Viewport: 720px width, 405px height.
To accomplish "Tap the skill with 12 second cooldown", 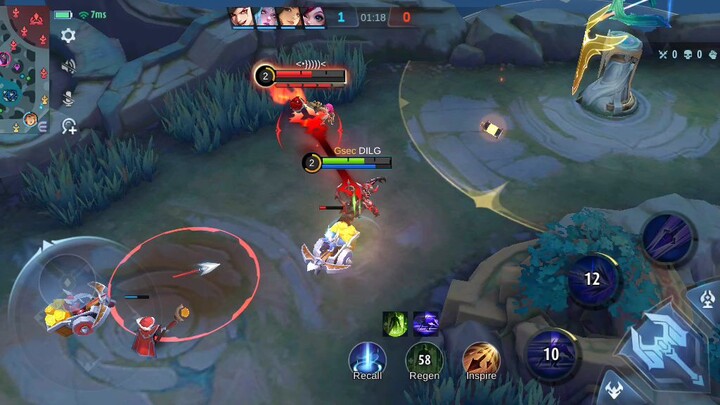I will (592, 279).
